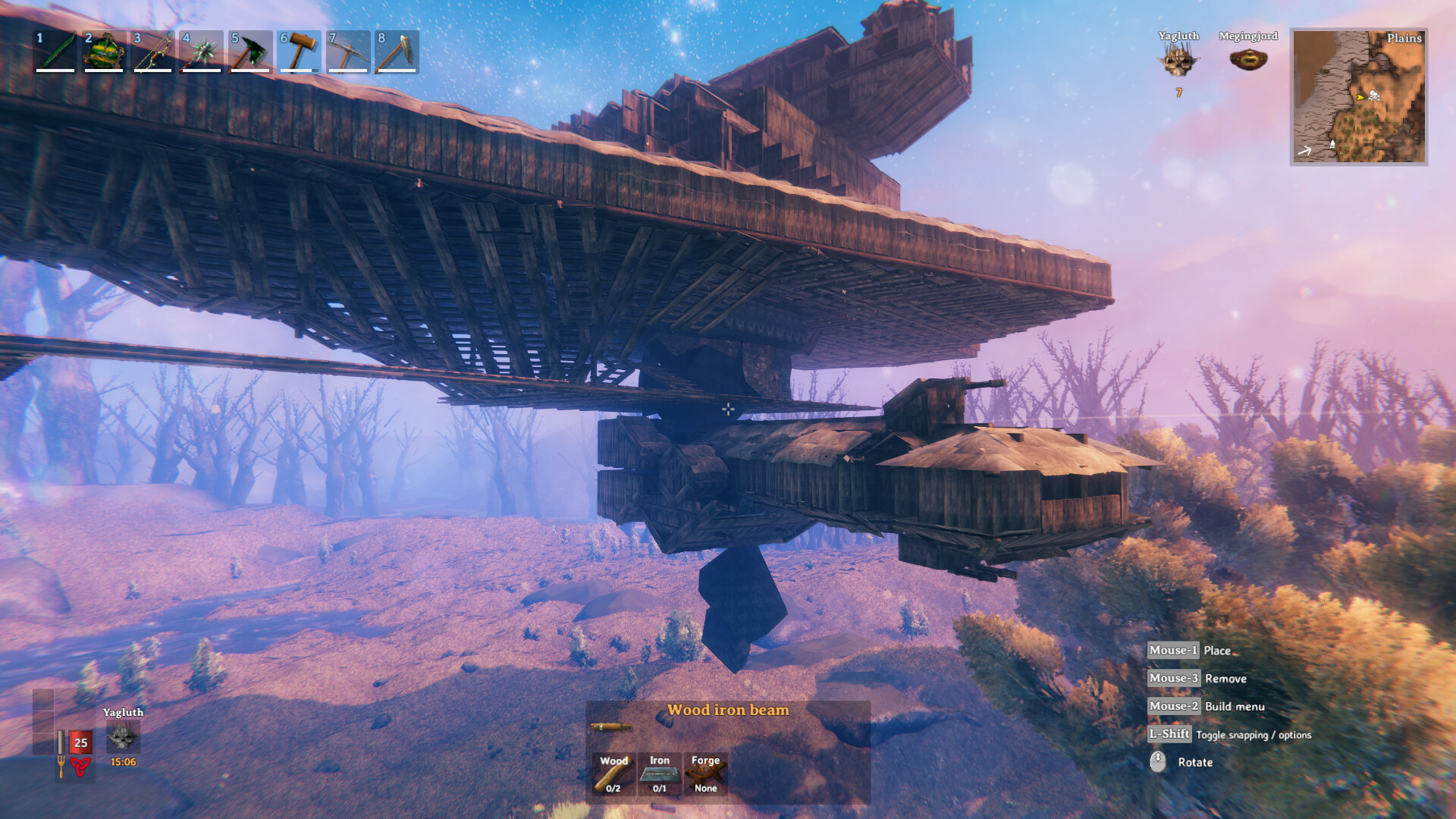Click the Mouse-1 Place hint
The width and height of the screenshot is (1456, 819).
pyautogui.click(x=1172, y=651)
